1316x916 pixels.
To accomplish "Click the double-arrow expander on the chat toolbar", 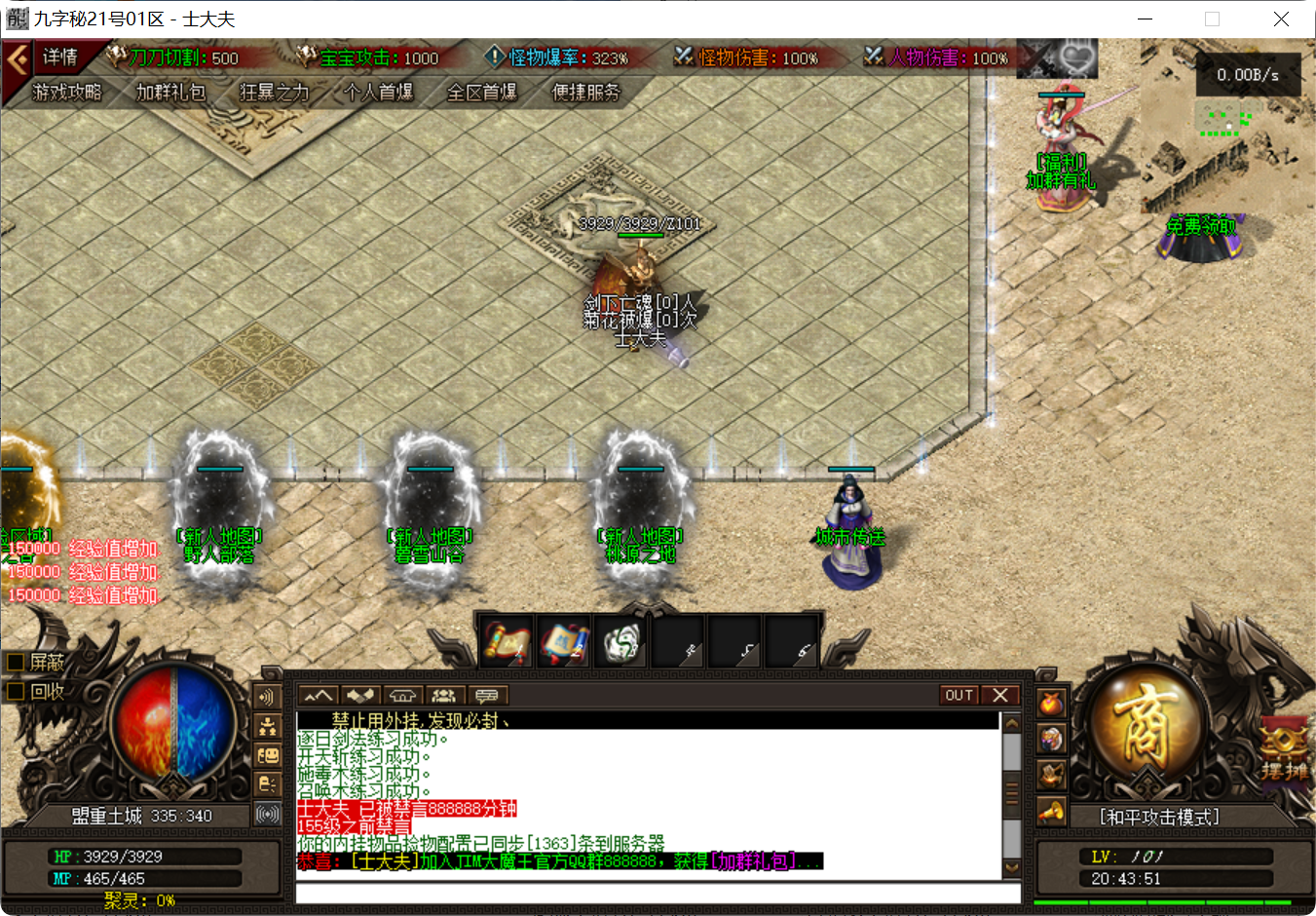I will point(318,694).
